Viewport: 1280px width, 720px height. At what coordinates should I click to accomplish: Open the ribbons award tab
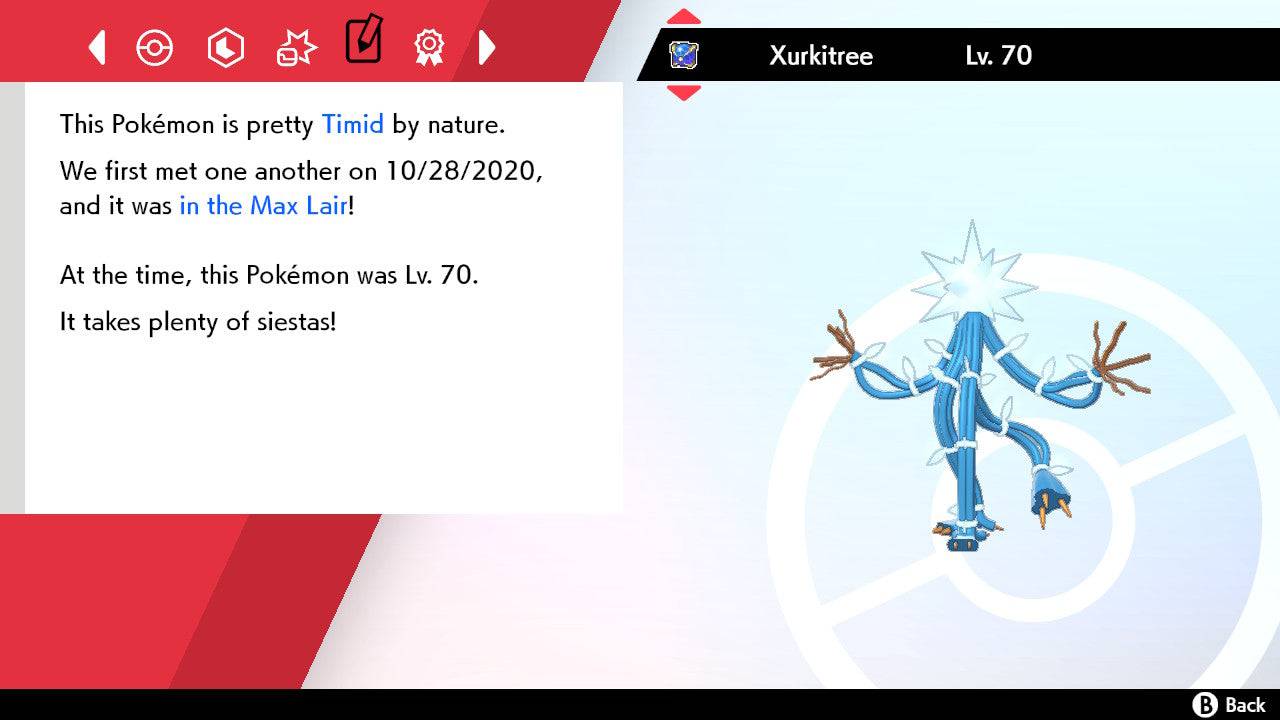pos(430,47)
